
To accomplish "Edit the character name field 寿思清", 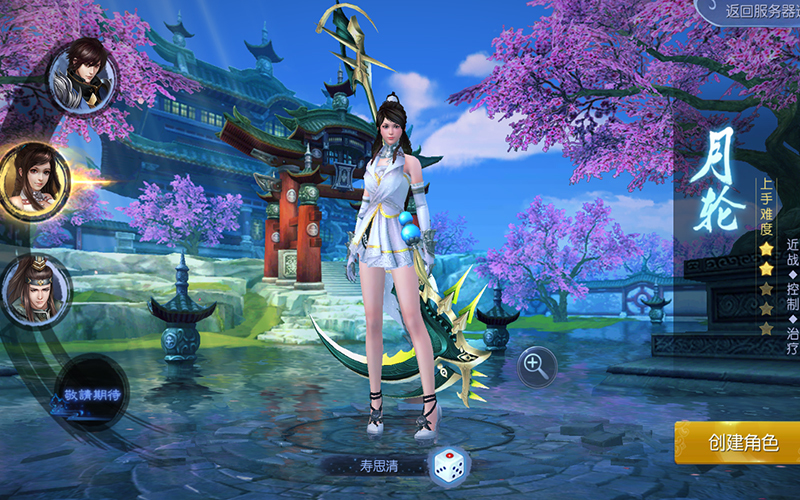I will click(379, 465).
